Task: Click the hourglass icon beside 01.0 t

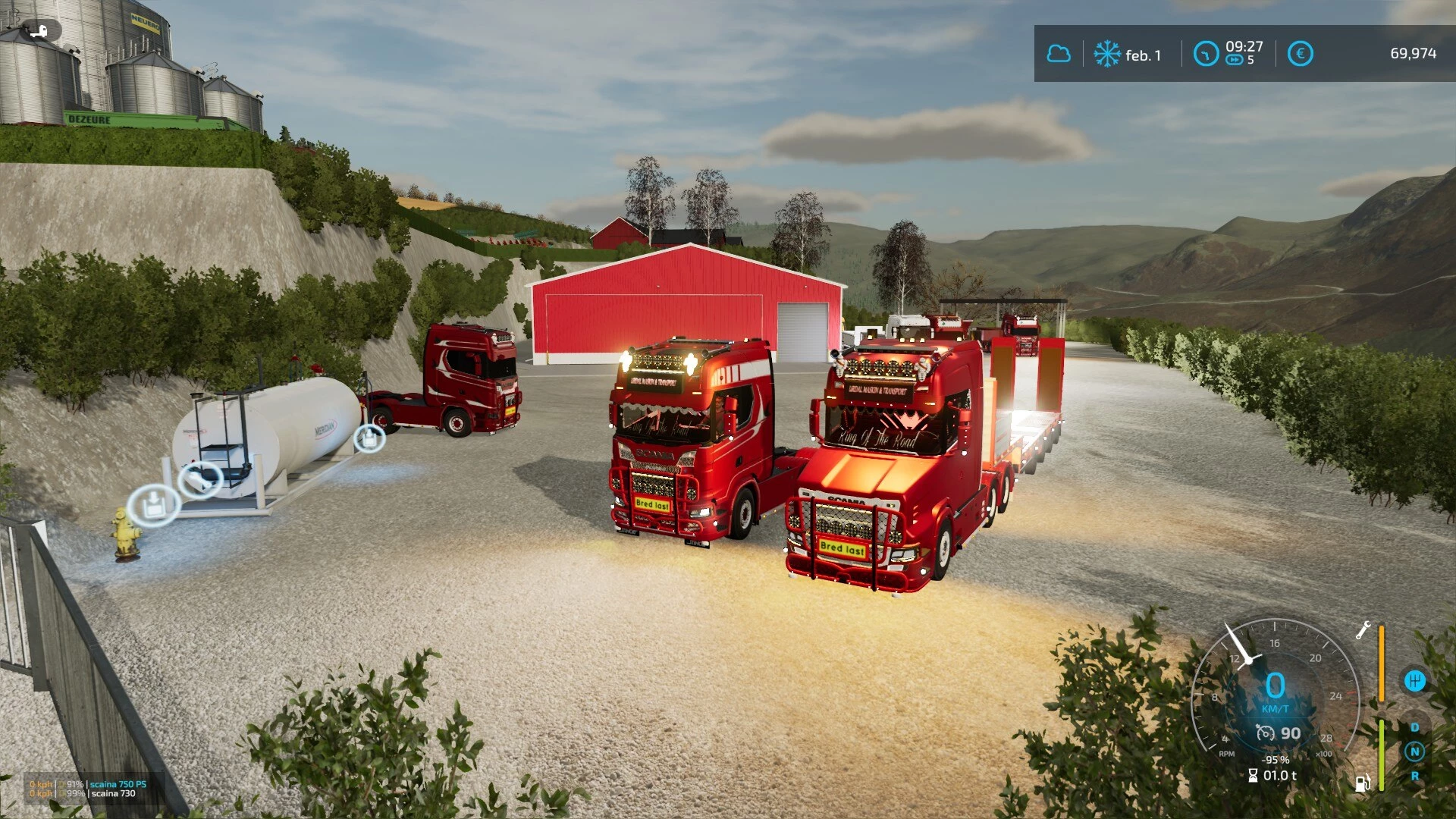Action: (x=1254, y=776)
